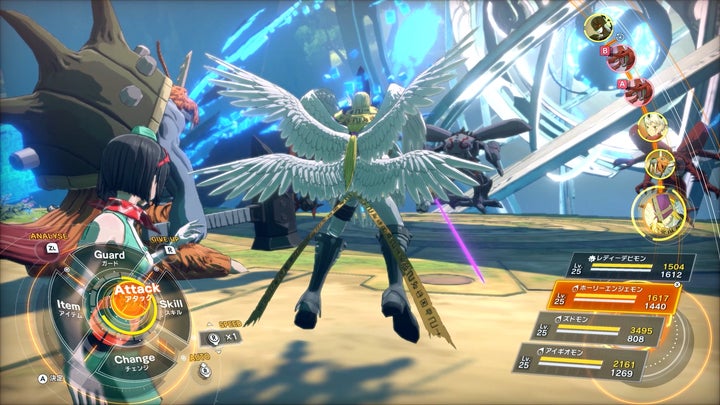
Task: Open the Item command
Action: (68, 305)
